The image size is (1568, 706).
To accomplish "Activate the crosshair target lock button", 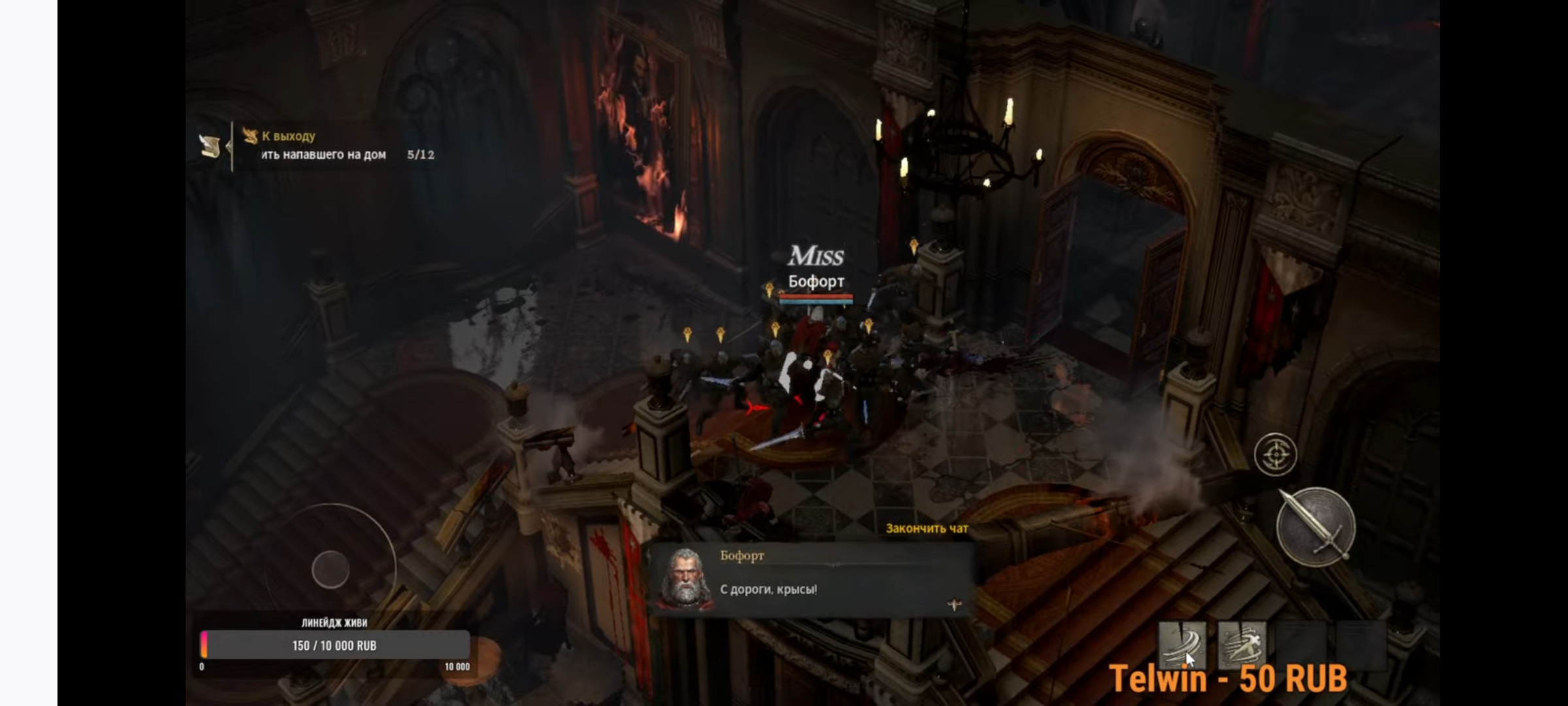I will tap(1275, 454).
